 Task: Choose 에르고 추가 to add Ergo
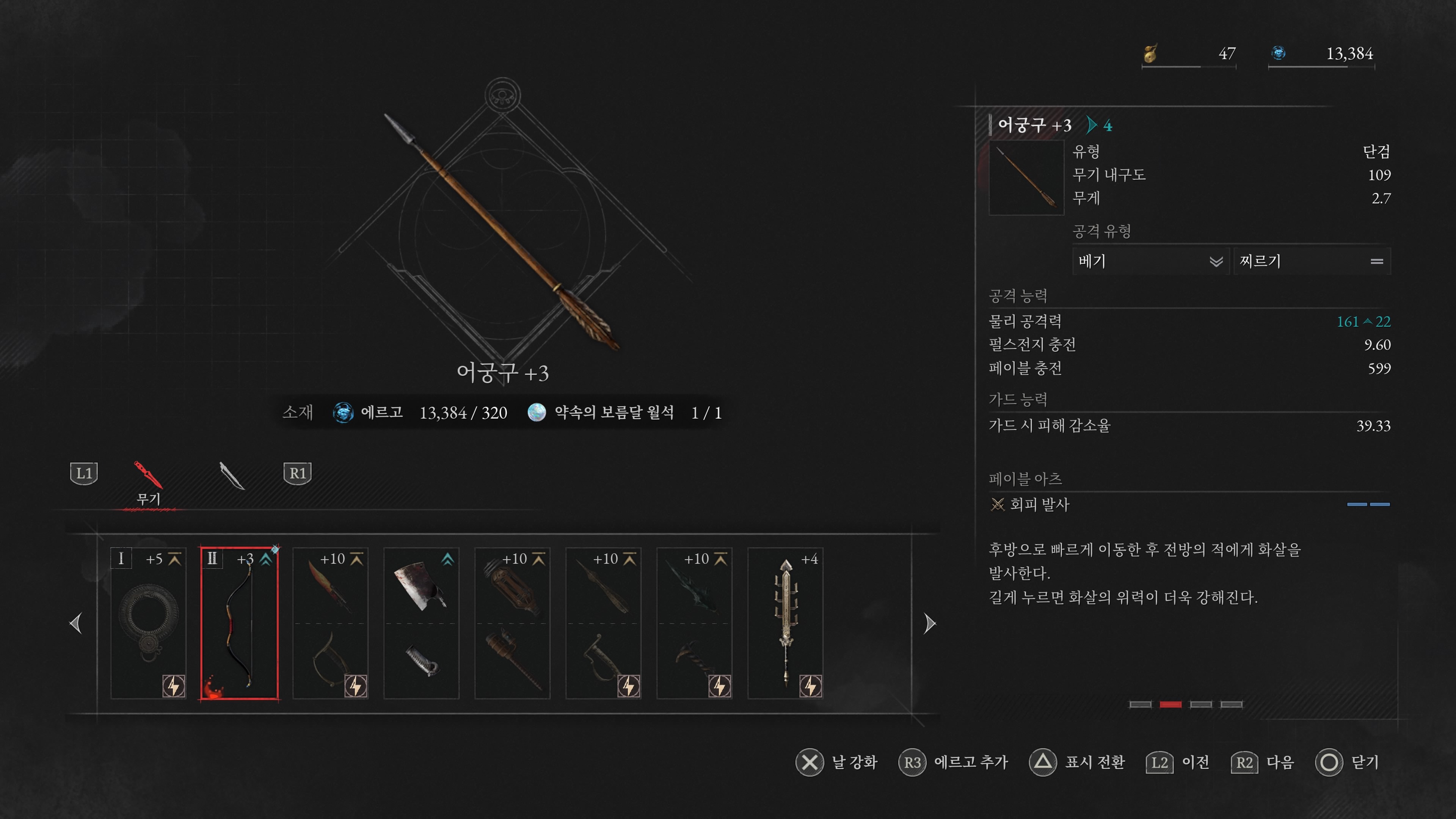click(x=971, y=763)
